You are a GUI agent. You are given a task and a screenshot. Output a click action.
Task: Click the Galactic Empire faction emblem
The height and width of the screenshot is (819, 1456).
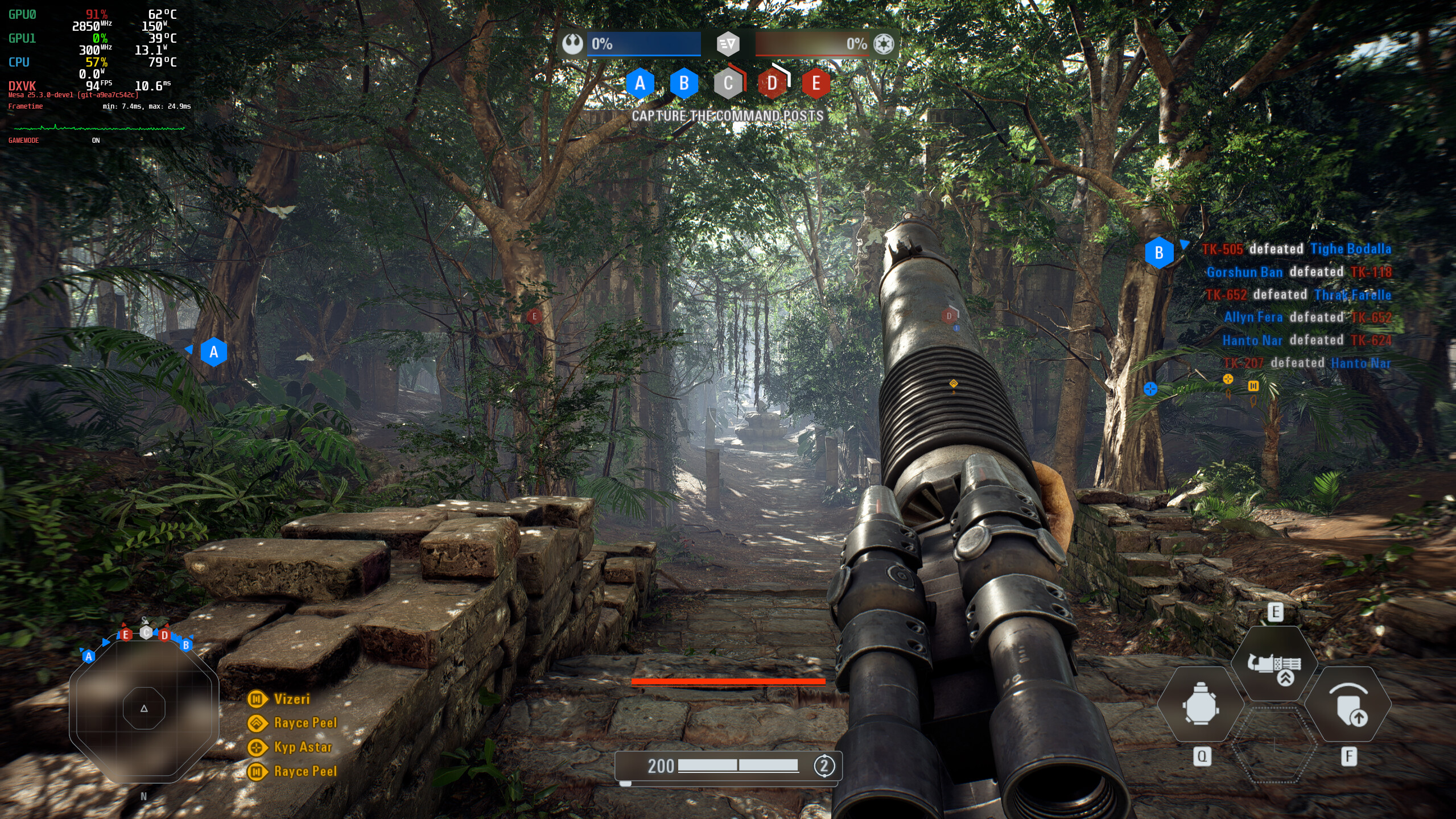coord(884,44)
